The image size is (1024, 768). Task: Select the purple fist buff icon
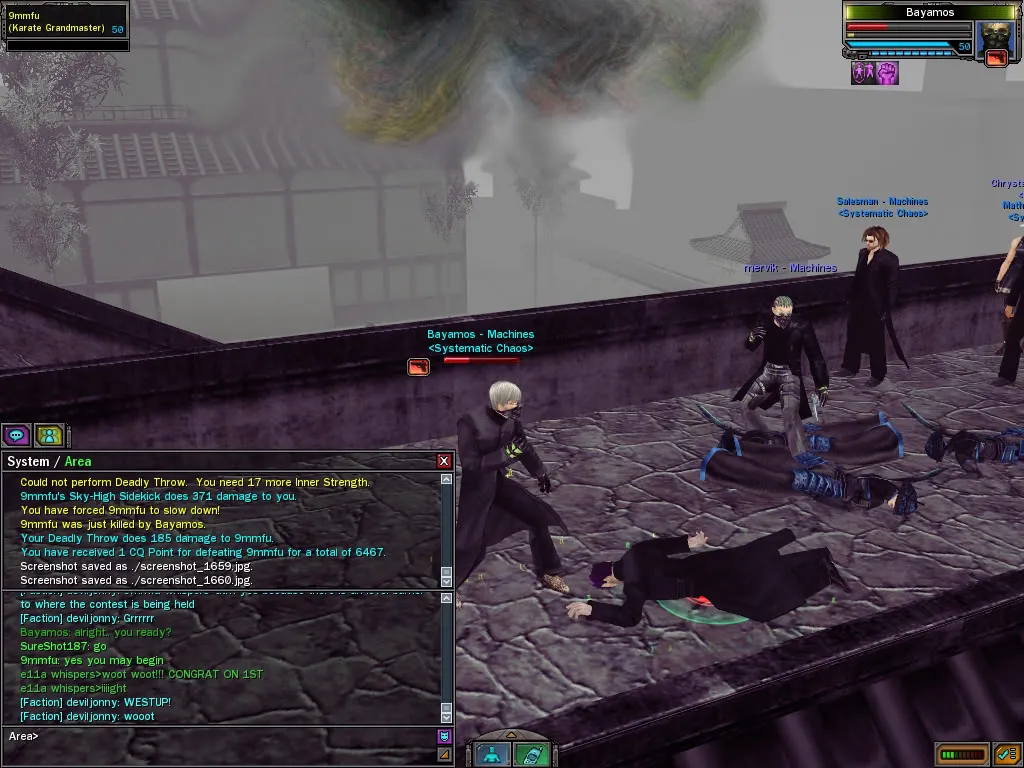(887, 73)
